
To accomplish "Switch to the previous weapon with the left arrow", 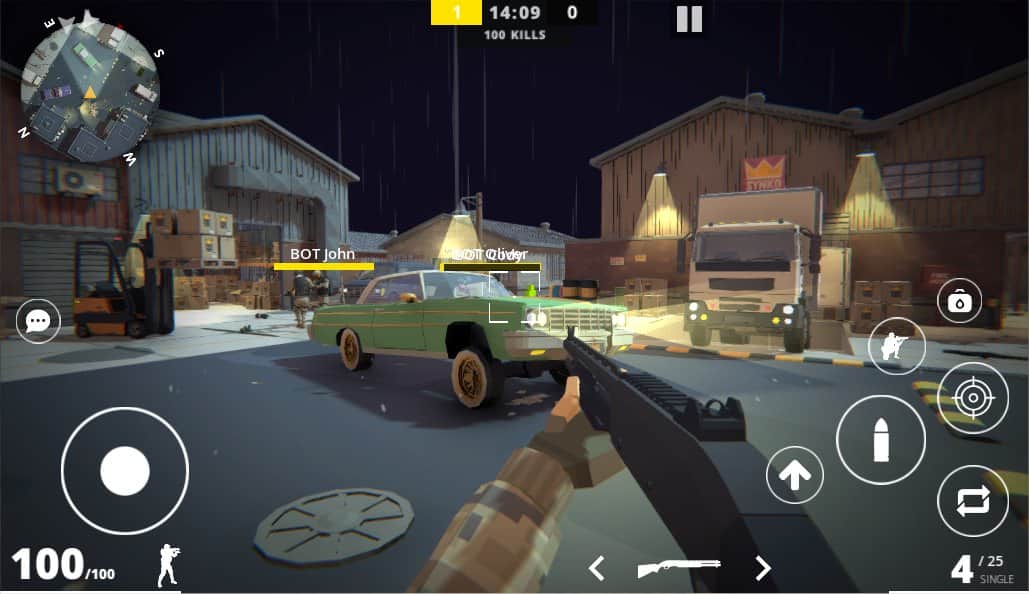I will [x=596, y=569].
